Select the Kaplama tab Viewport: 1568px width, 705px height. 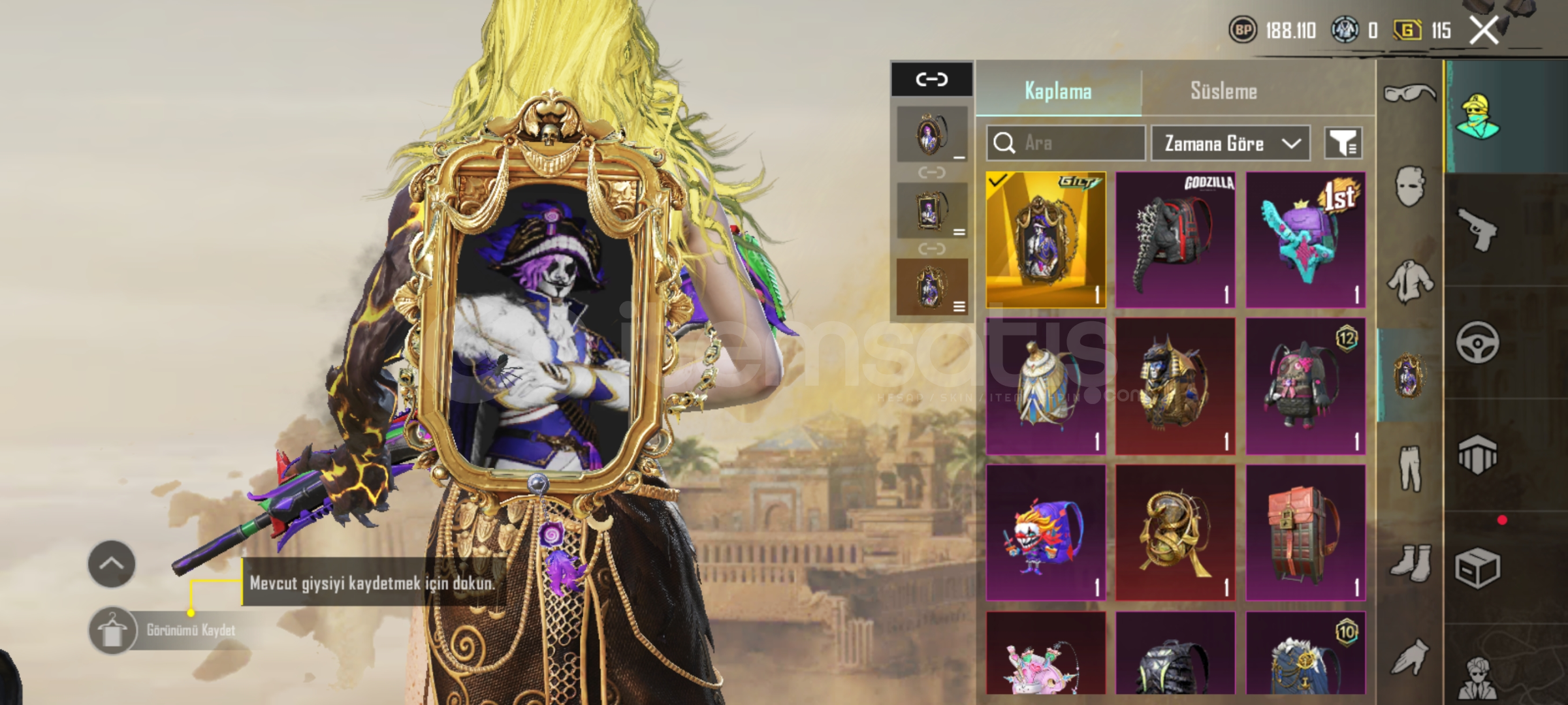pyautogui.click(x=1058, y=91)
